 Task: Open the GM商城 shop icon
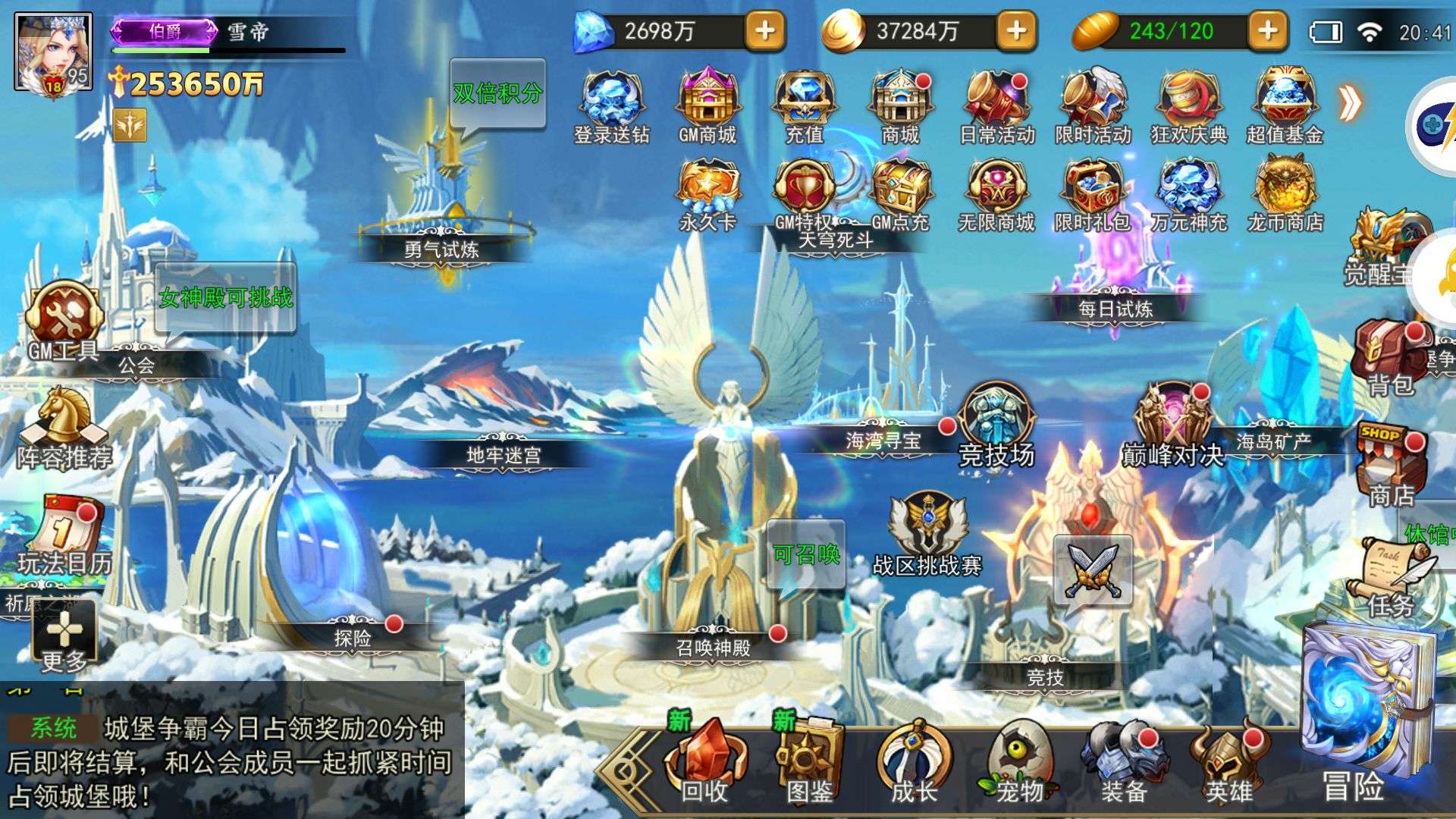click(x=708, y=106)
